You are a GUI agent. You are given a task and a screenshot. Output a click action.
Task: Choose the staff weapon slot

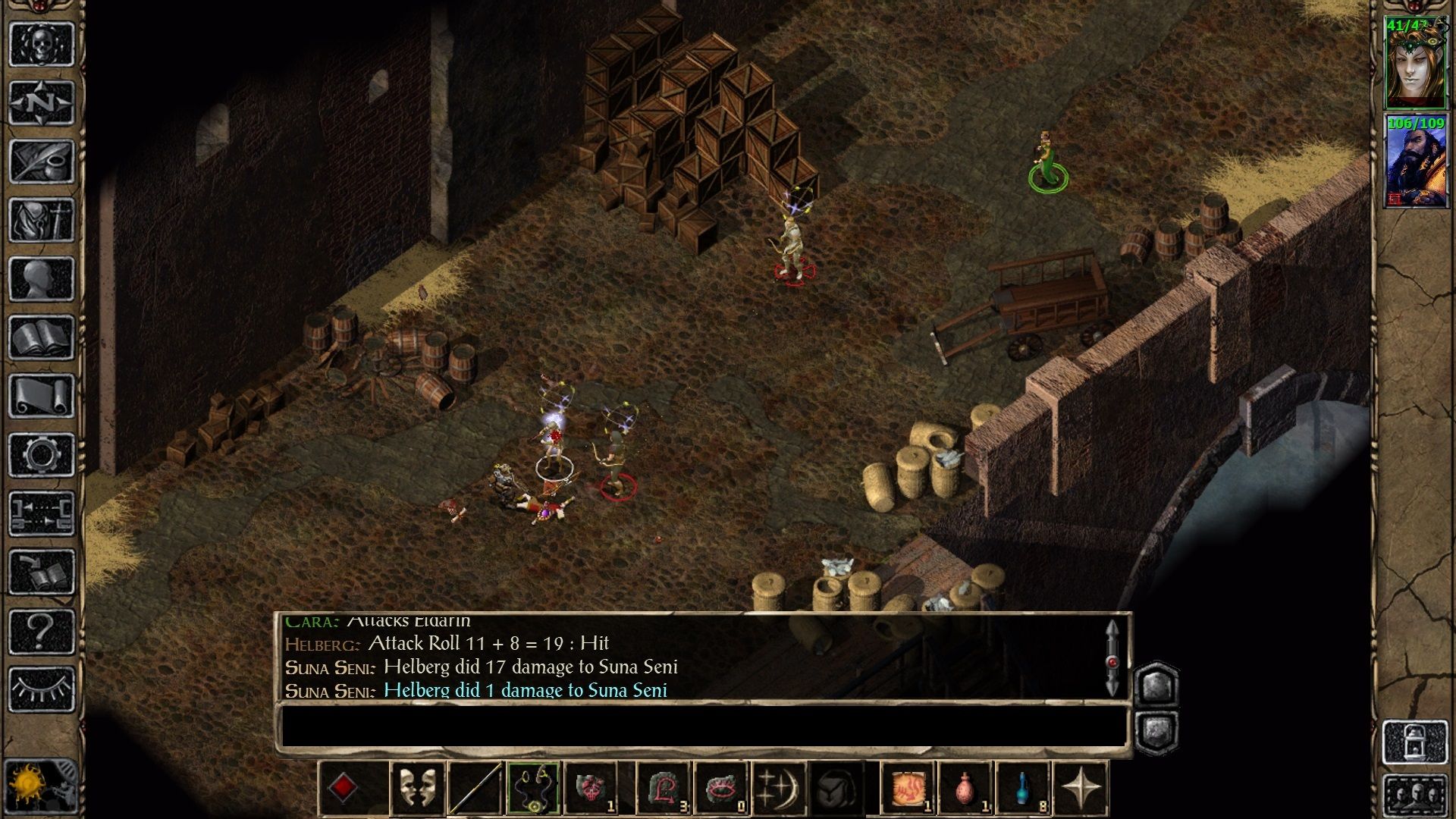click(475, 788)
